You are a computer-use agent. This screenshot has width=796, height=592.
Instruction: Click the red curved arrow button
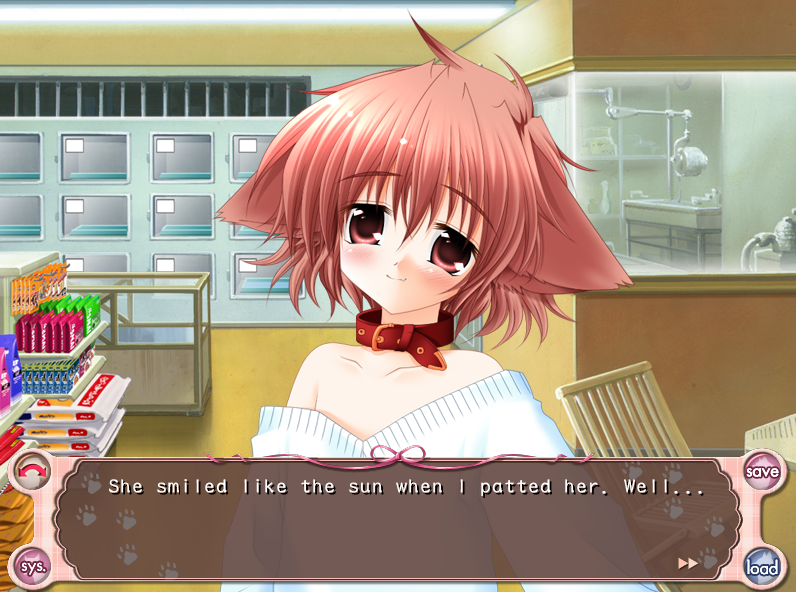[x=33, y=471]
